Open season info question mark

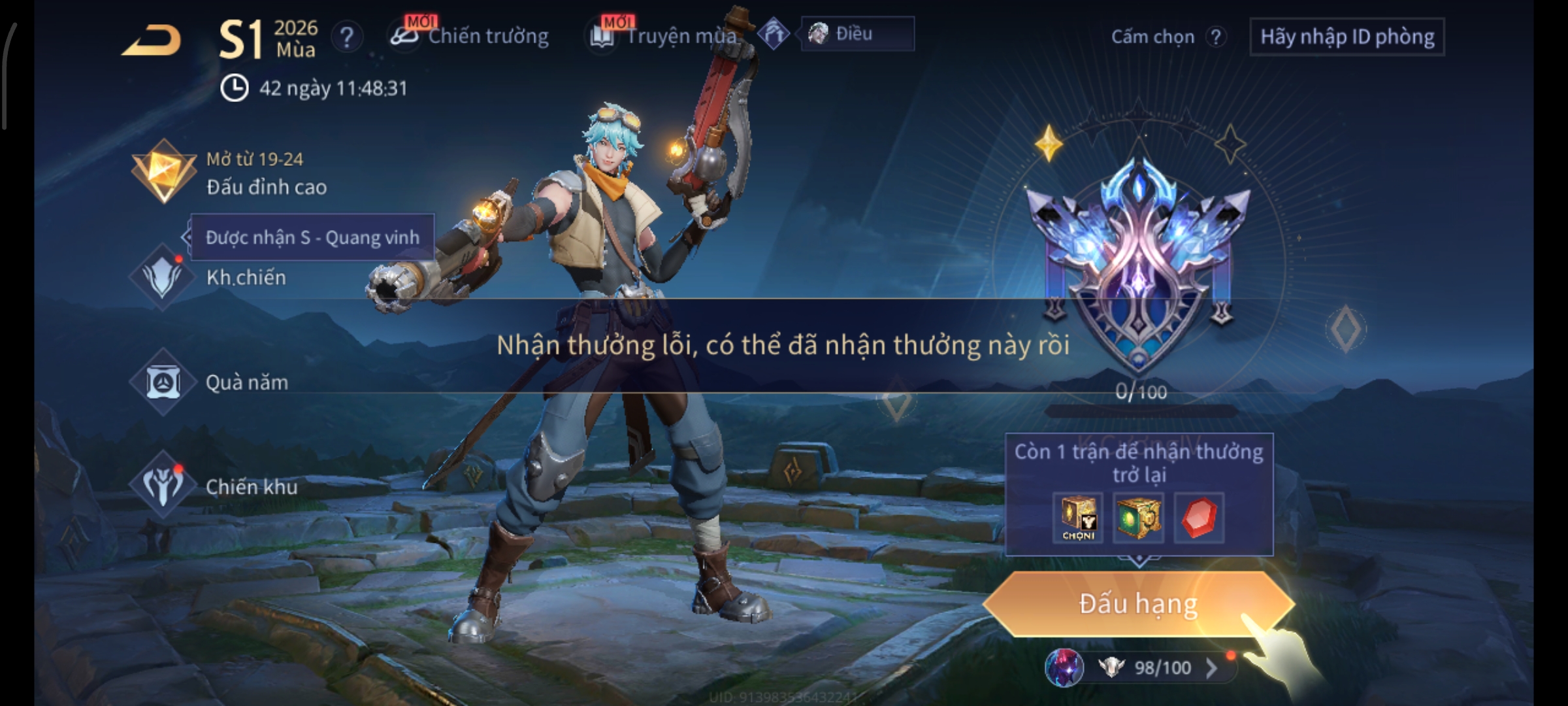pos(347,37)
